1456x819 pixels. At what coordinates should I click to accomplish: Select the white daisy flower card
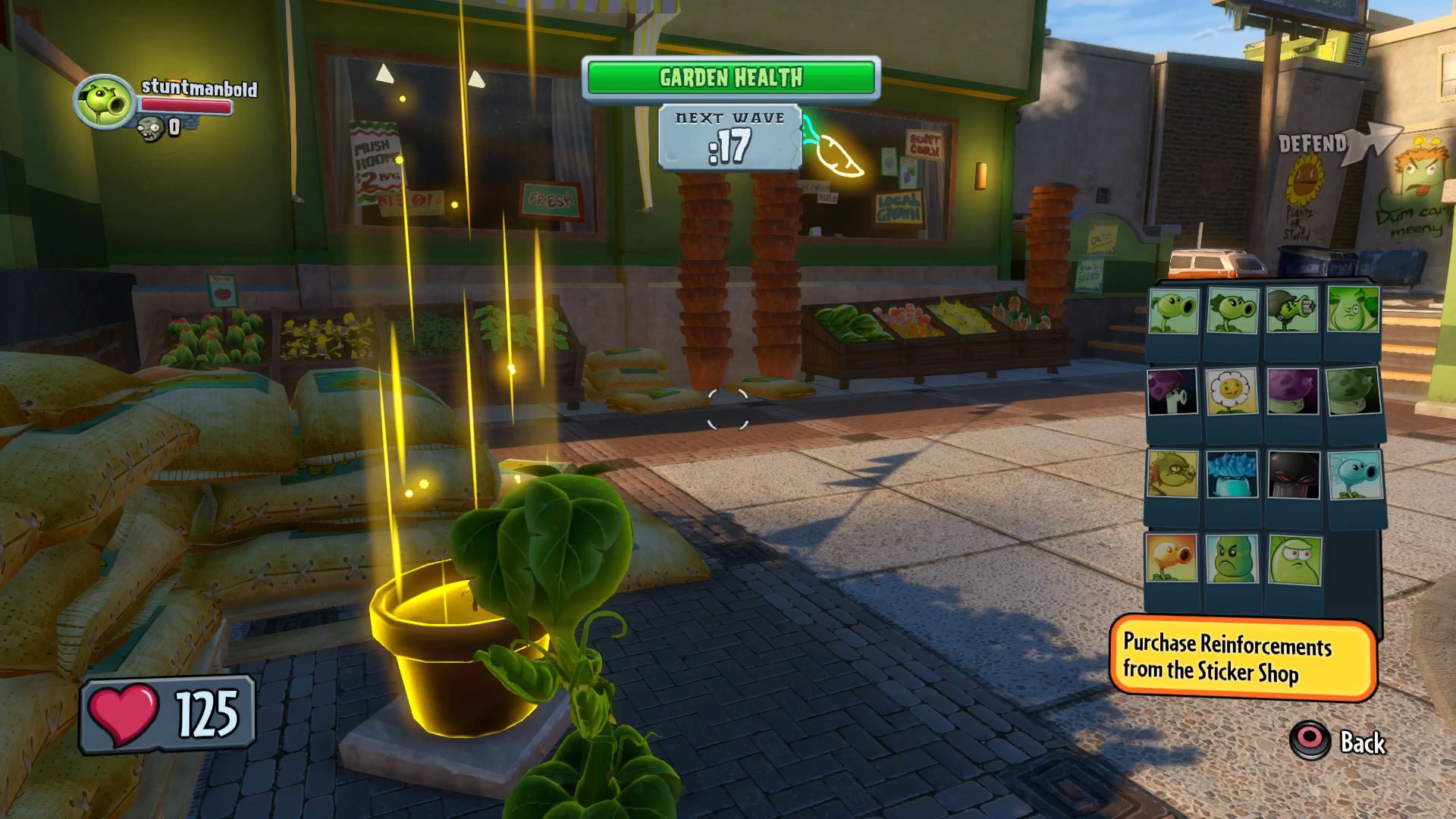1232,391
